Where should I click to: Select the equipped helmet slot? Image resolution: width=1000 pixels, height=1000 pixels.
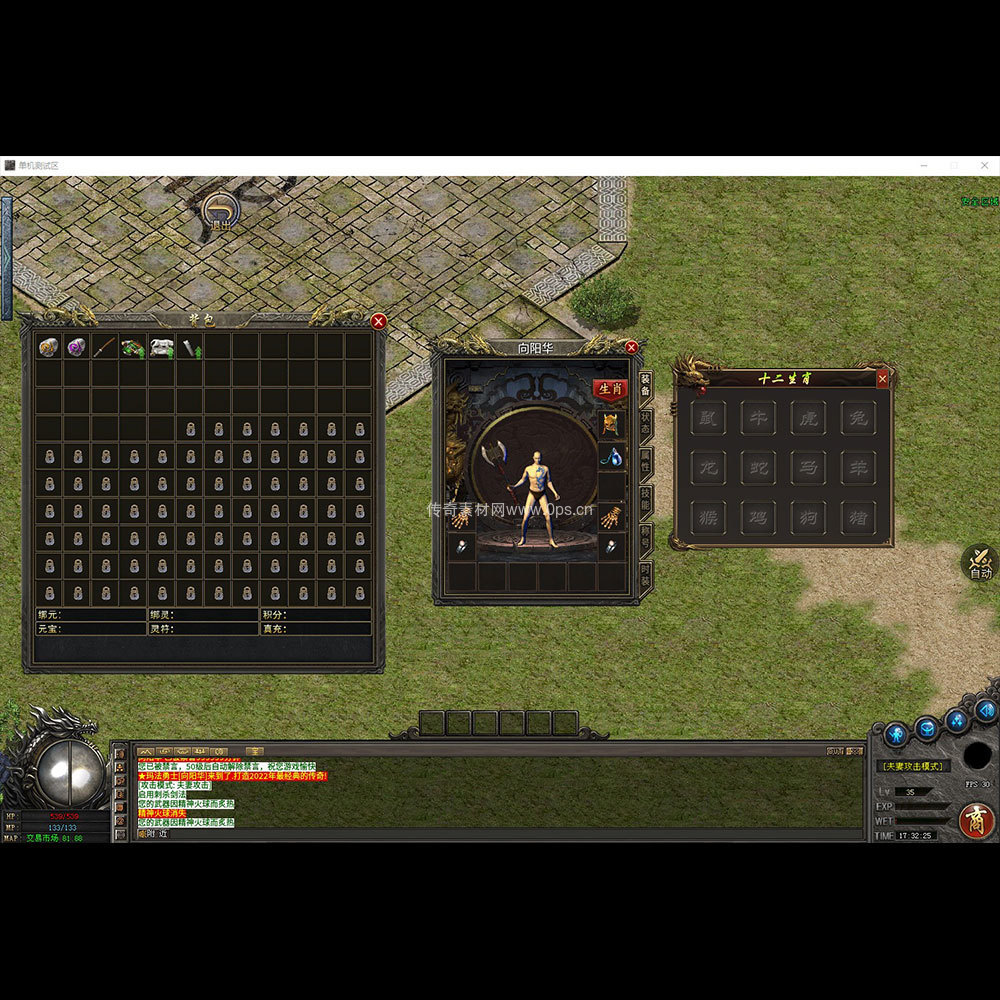tap(611, 424)
